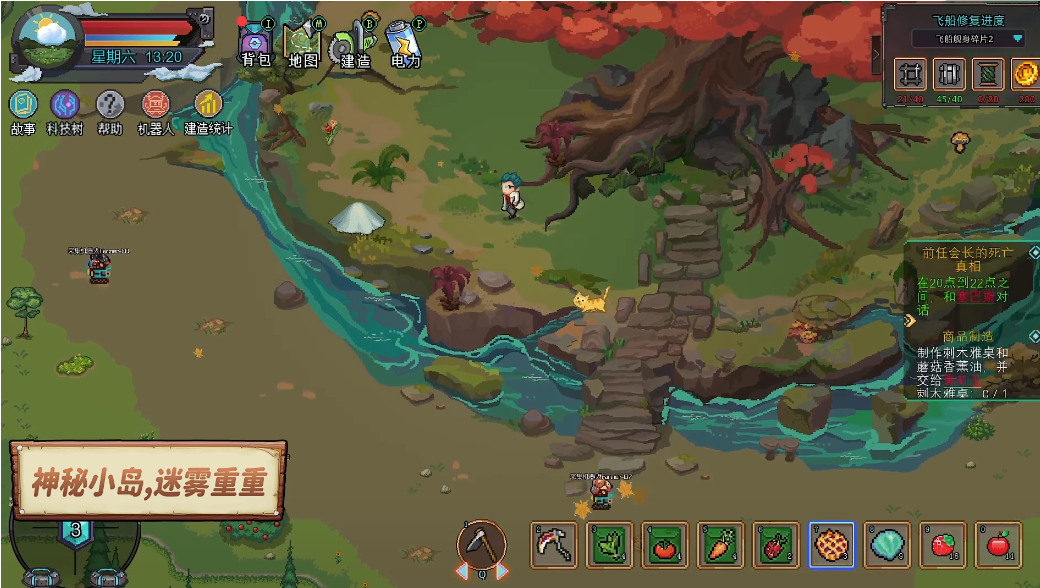Open the 地图 map
This screenshot has height=588, width=1040.
click(302, 45)
